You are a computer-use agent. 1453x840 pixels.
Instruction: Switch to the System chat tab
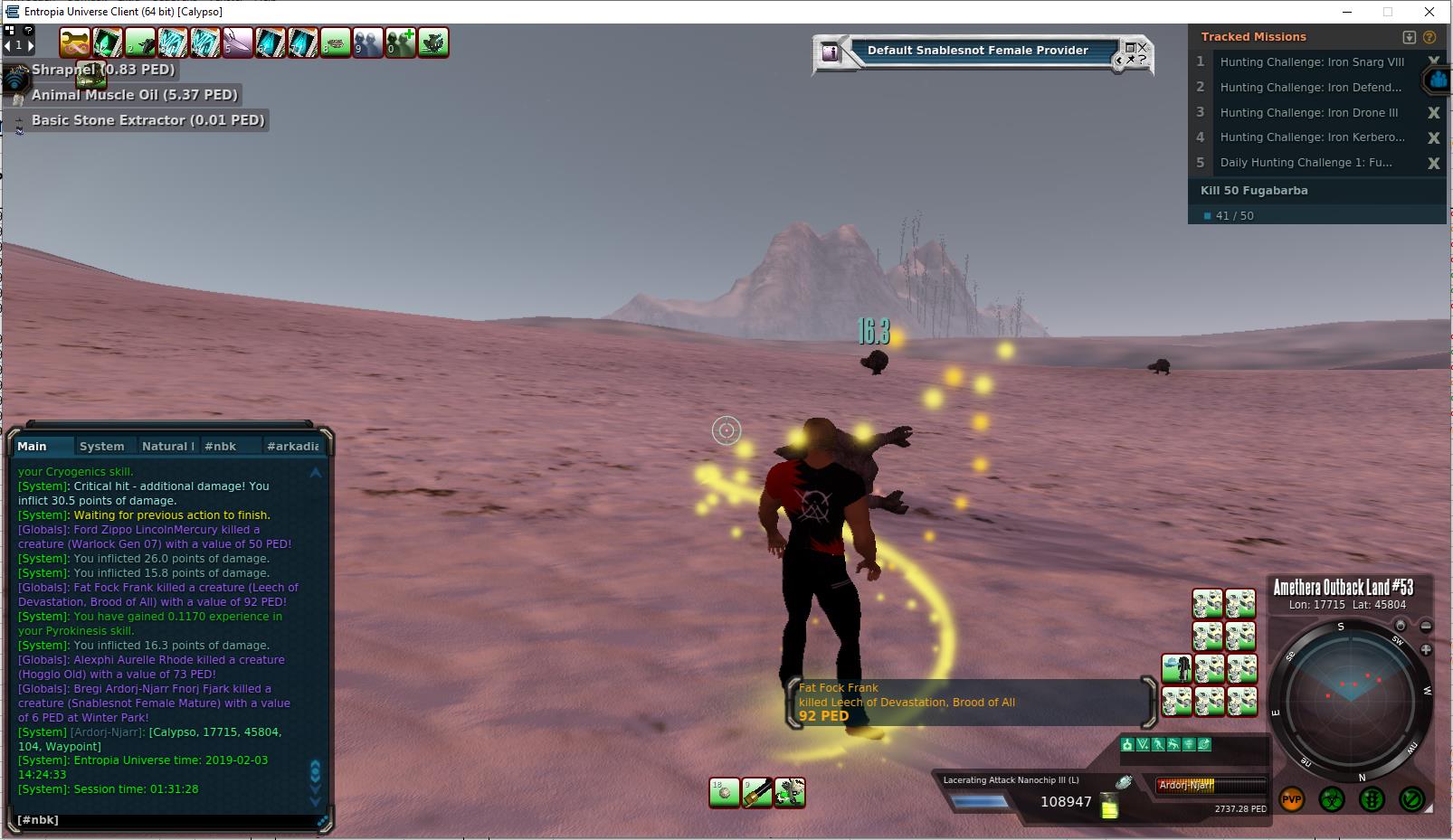pyautogui.click(x=101, y=446)
